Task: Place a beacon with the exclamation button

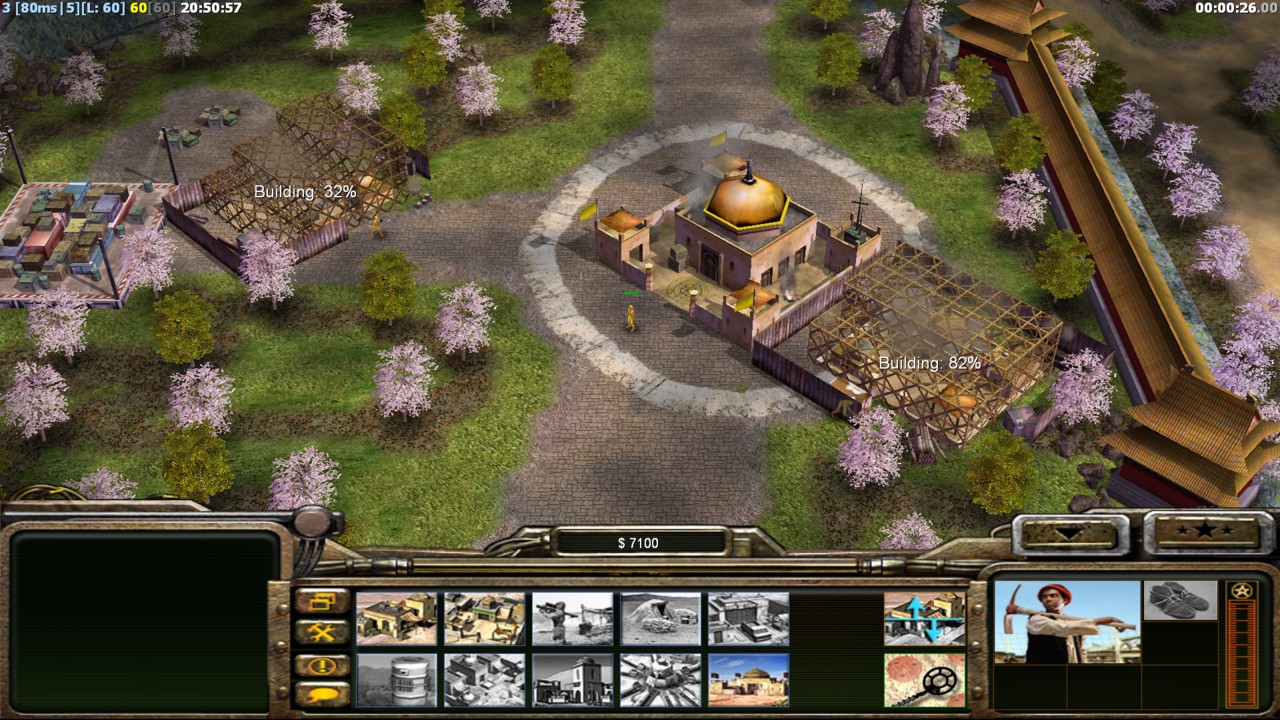Action: pyautogui.click(x=322, y=665)
